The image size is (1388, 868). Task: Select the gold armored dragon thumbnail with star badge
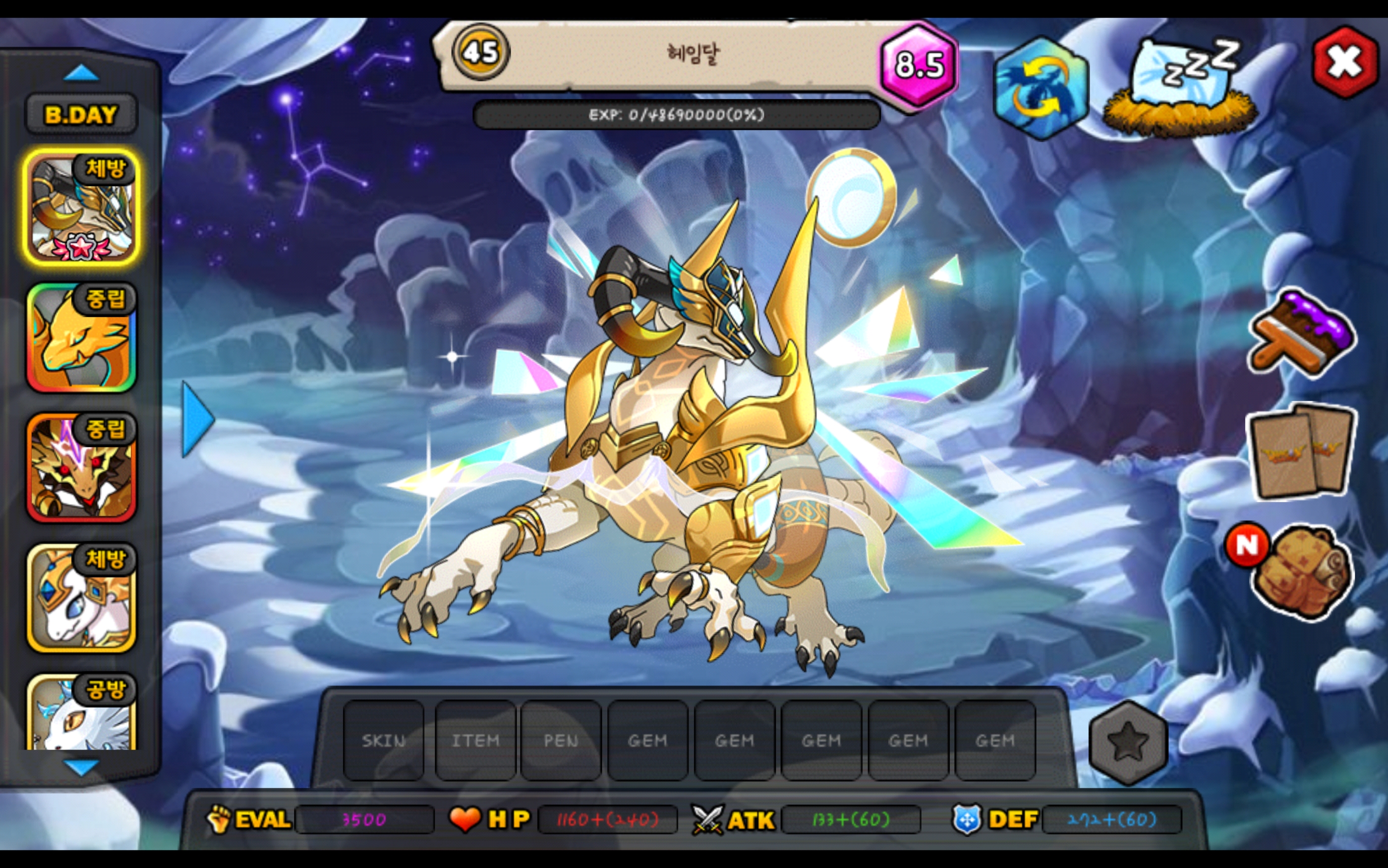coord(81,207)
